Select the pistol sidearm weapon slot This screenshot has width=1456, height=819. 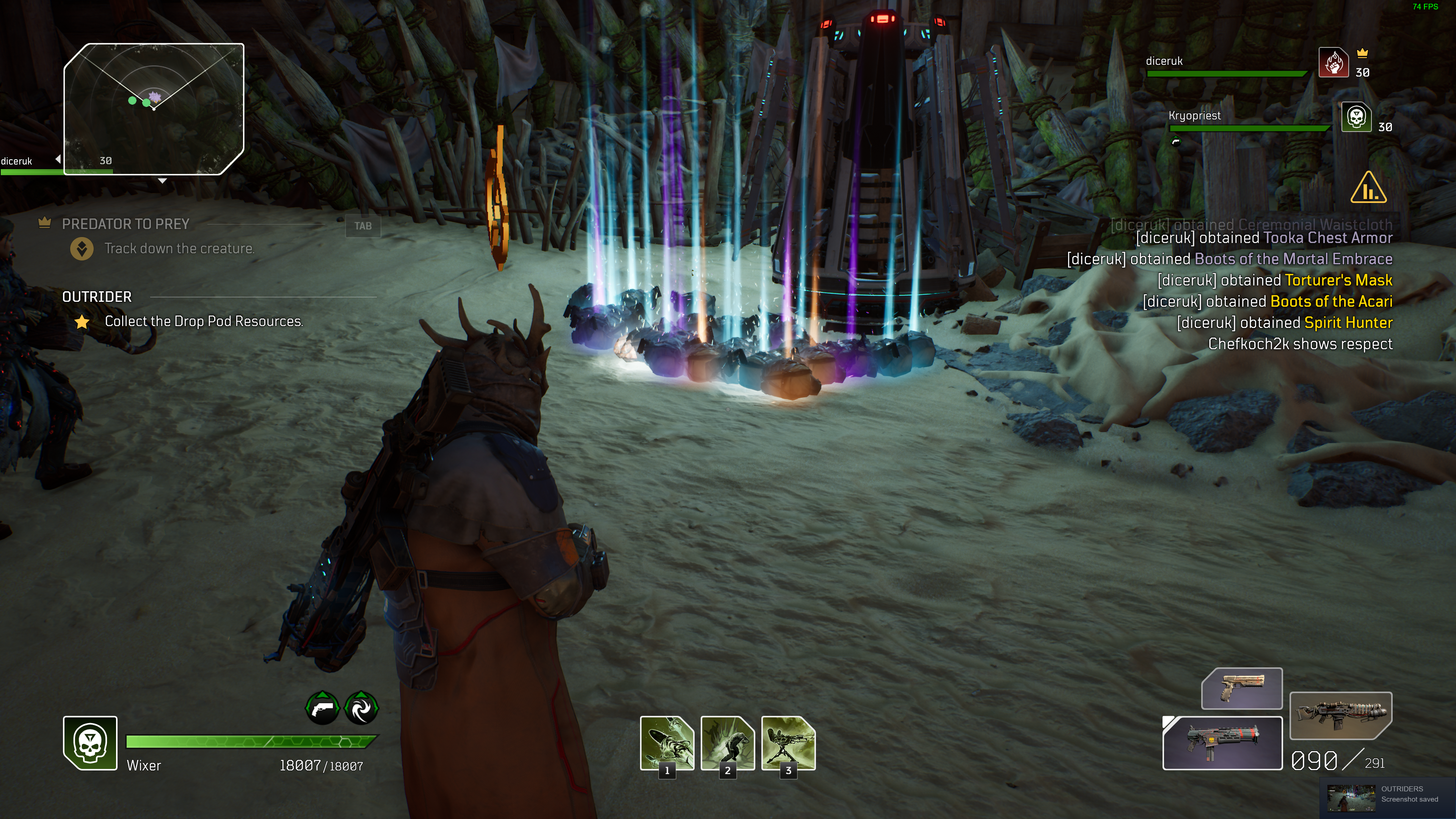pyautogui.click(x=1241, y=688)
